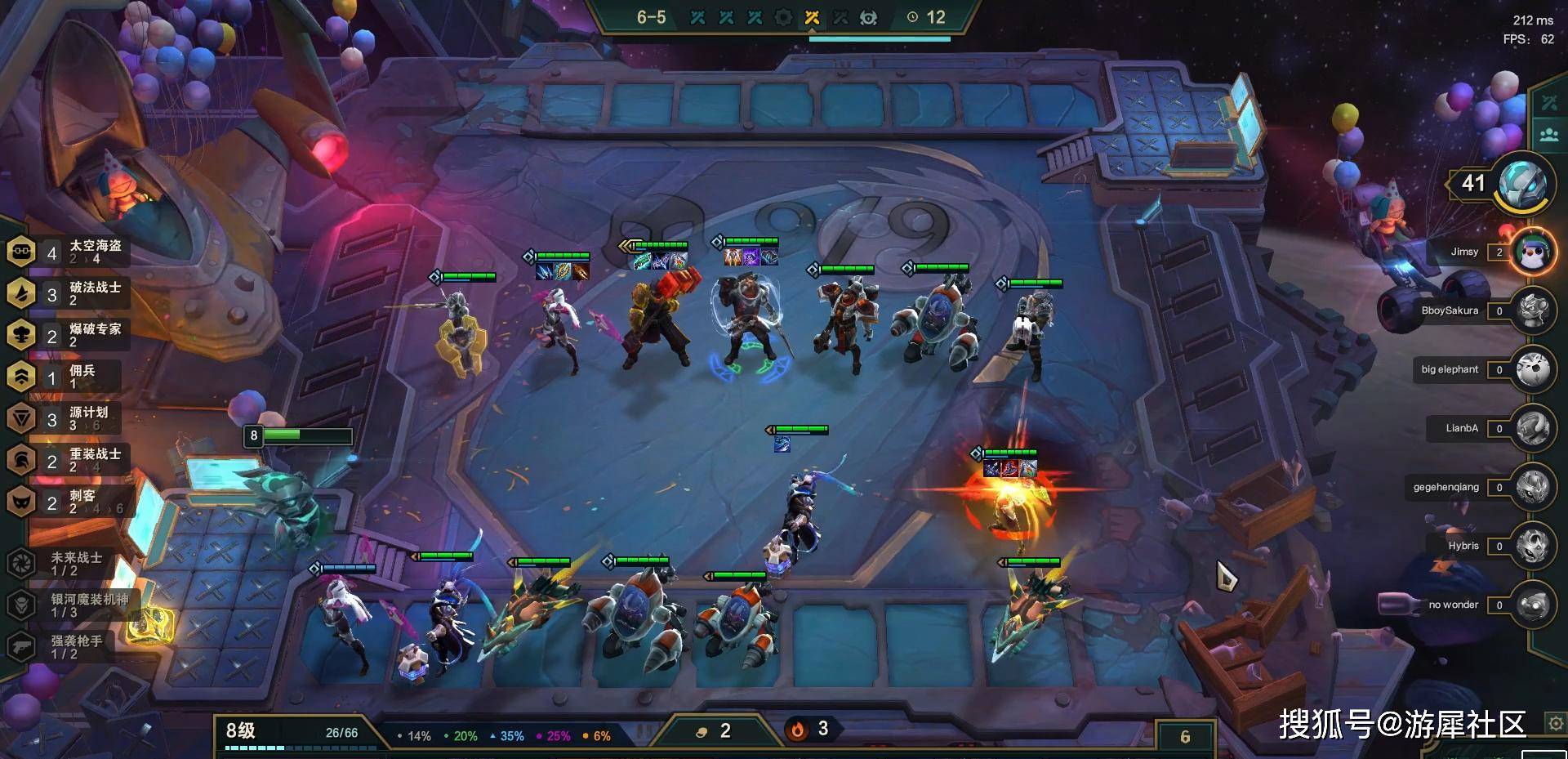Select gegehenqiang's player entry
1568x759 pixels.
(1533, 487)
